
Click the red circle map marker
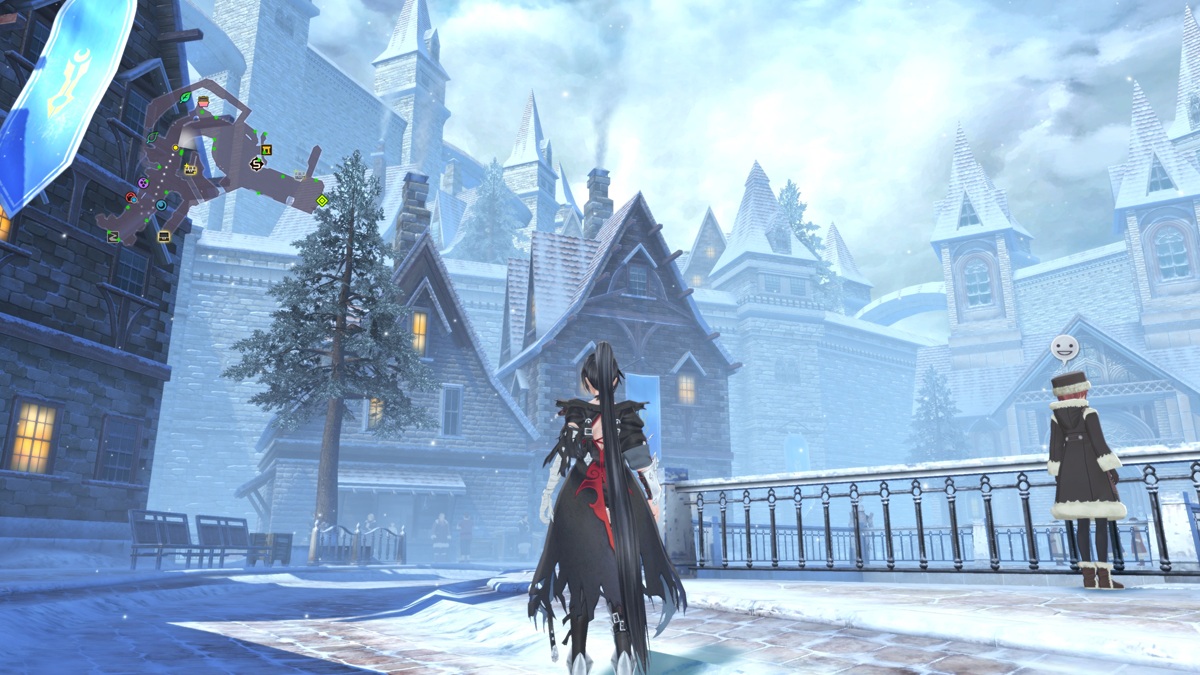[x=131, y=197]
